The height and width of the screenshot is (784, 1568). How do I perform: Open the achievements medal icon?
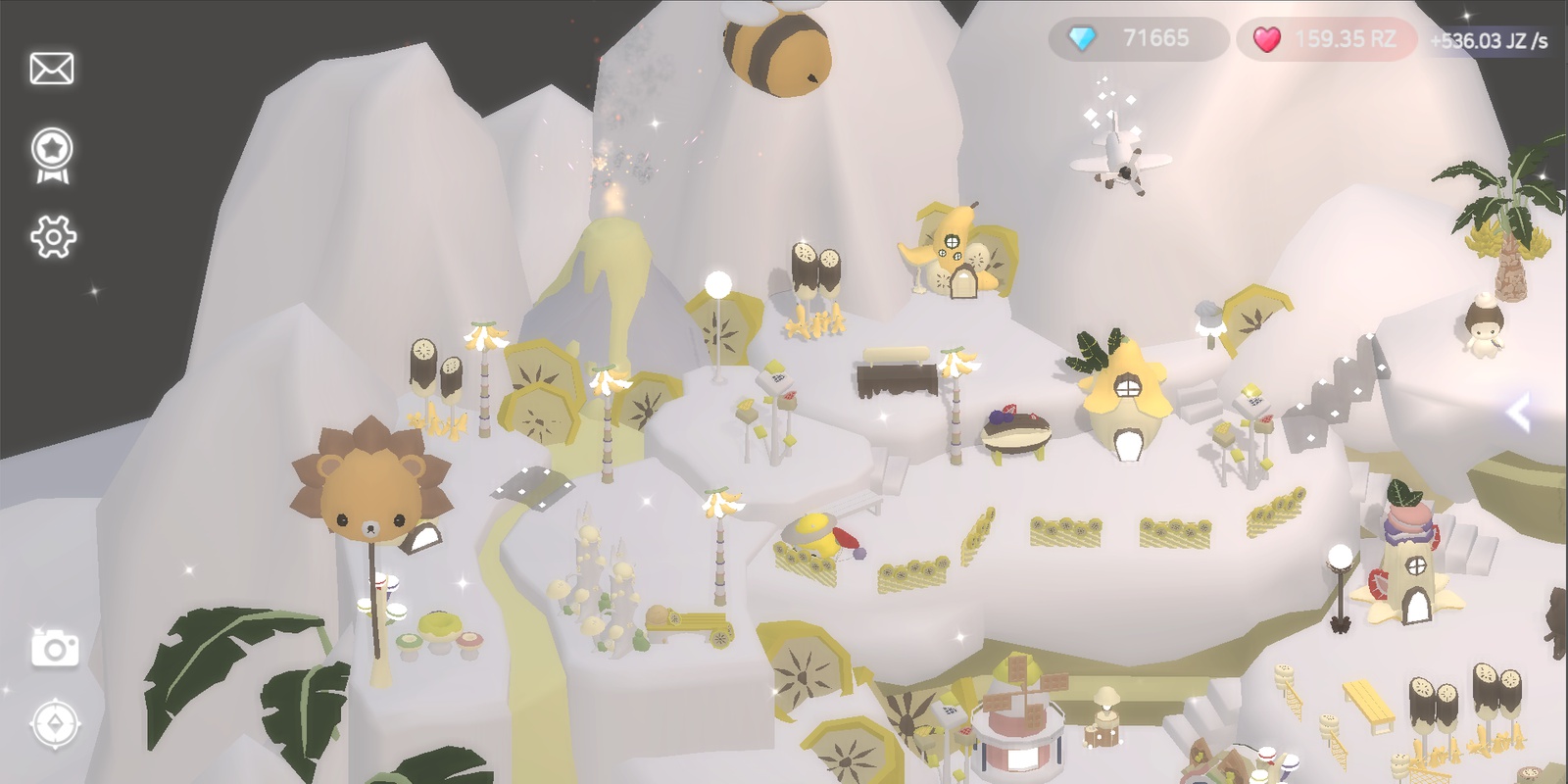click(53, 155)
